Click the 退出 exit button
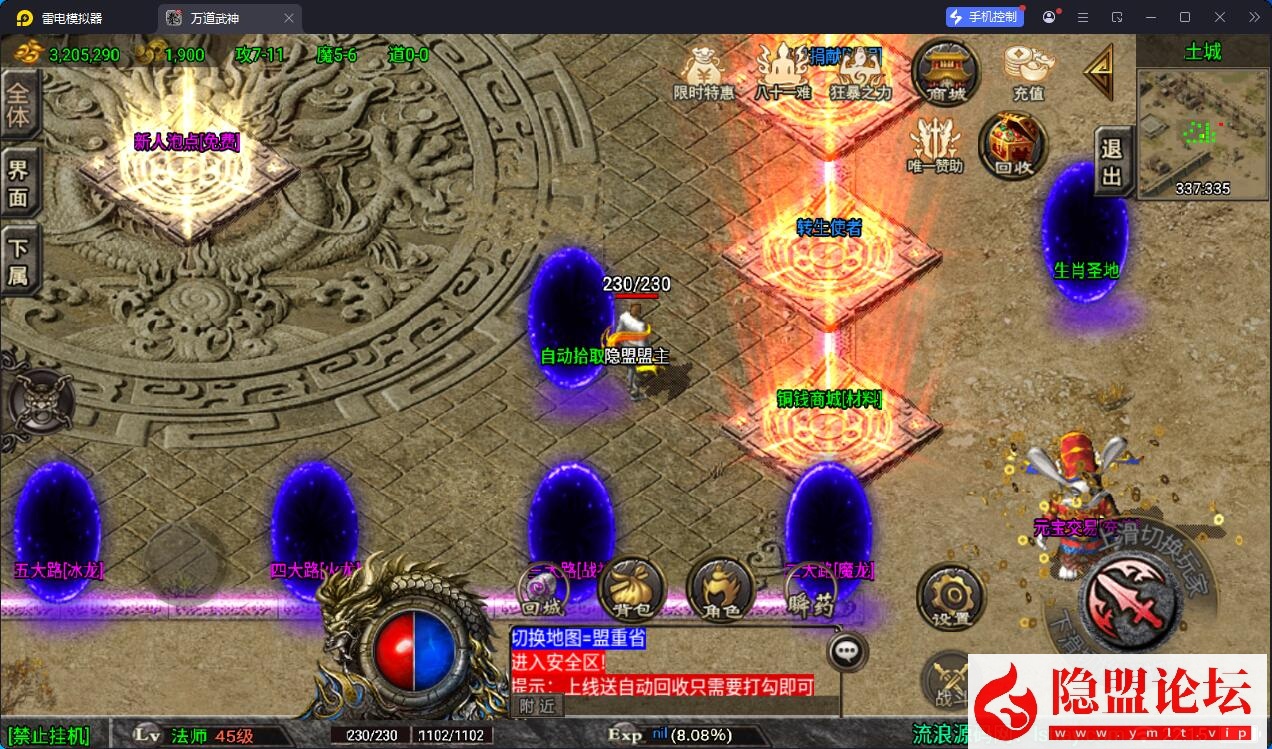Screen dimensions: 1272x749 (1112, 162)
